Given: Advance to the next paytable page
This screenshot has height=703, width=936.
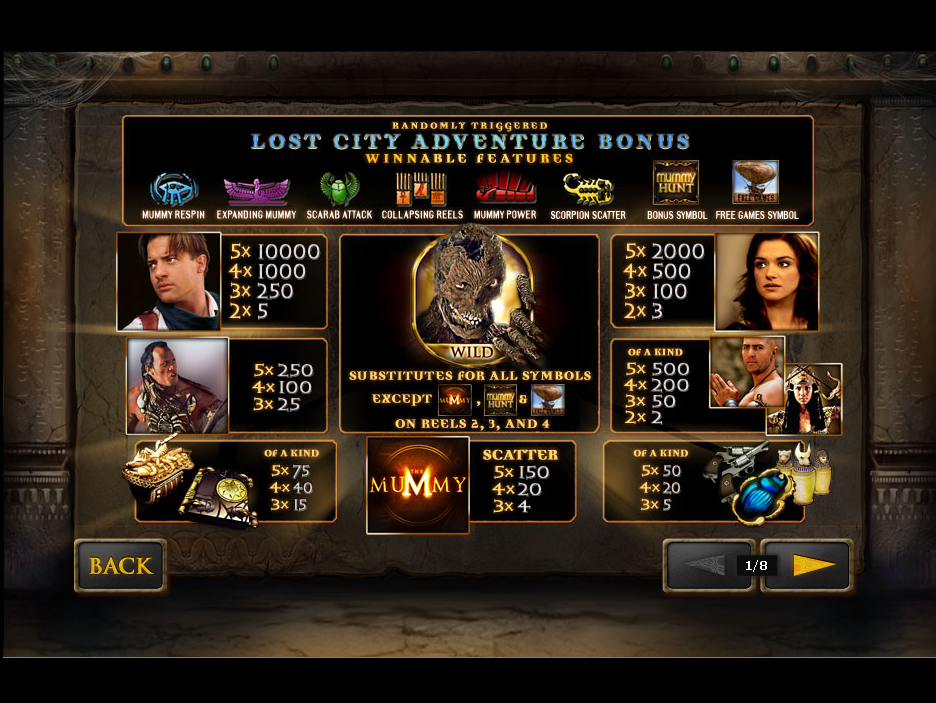Looking at the screenshot, I should click(810, 566).
